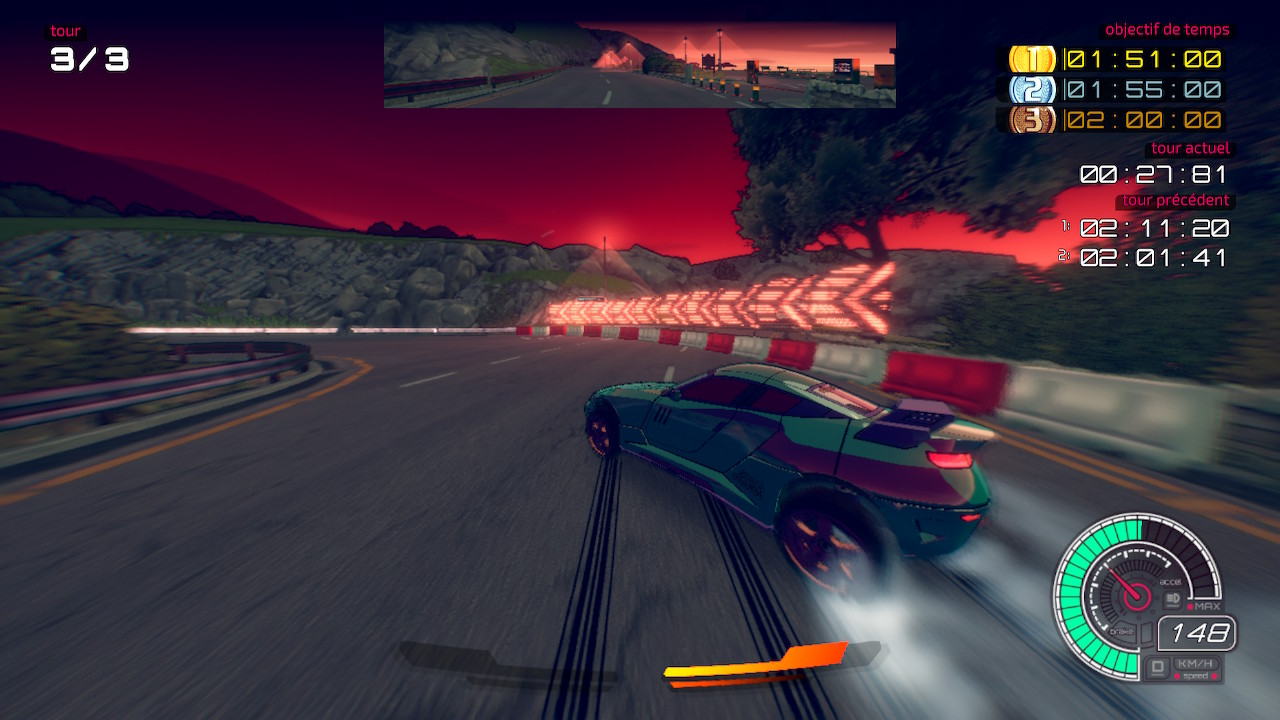Select the bronze medal time objective icon
This screenshot has height=720, width=1280.
point(1032,120)
